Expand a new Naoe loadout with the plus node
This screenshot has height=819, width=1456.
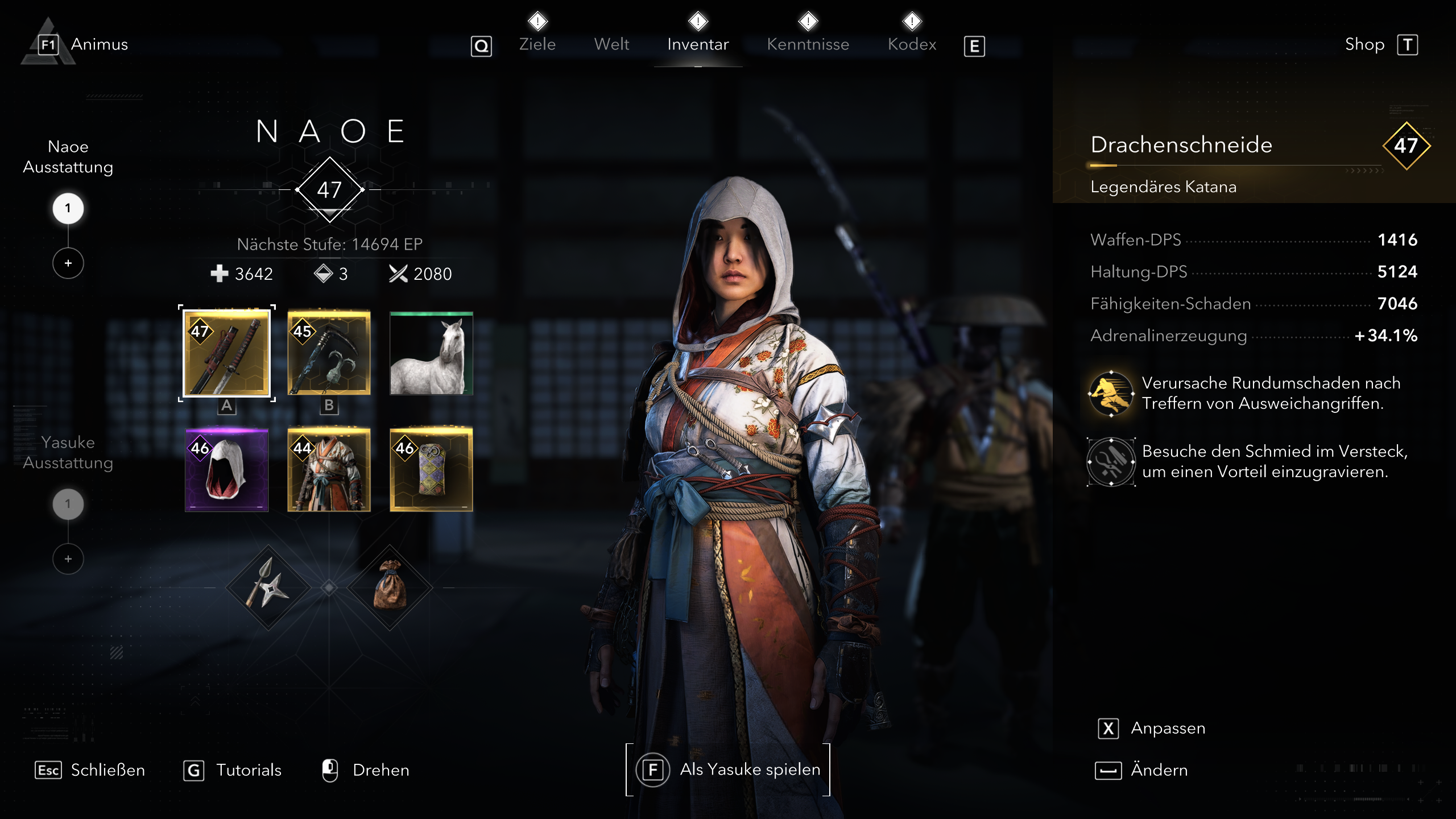click(68, 263)
